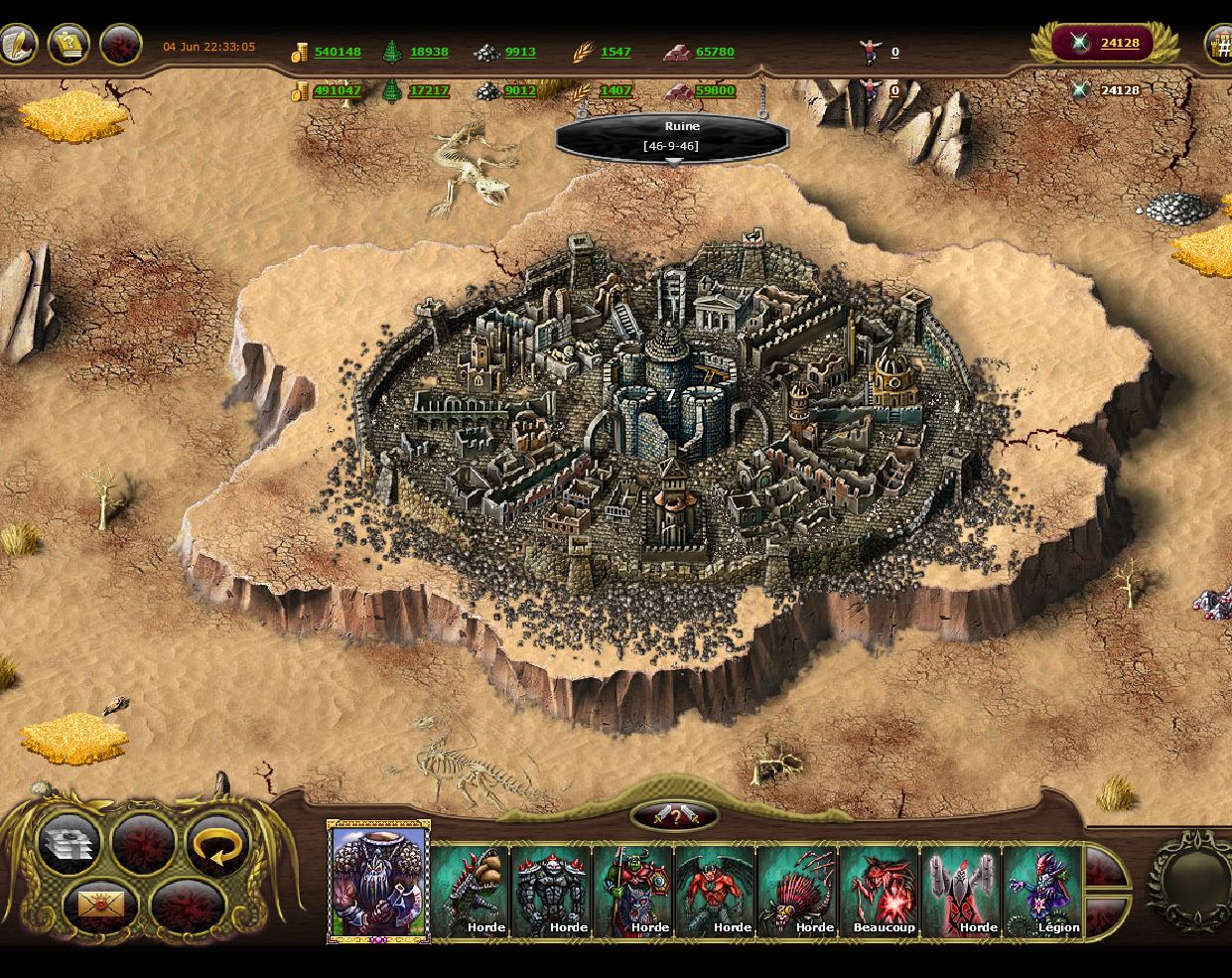Select the gray spiked golem unit
Image resolution: width=1232 pixels, height=978 pixels.
(551, 891)
